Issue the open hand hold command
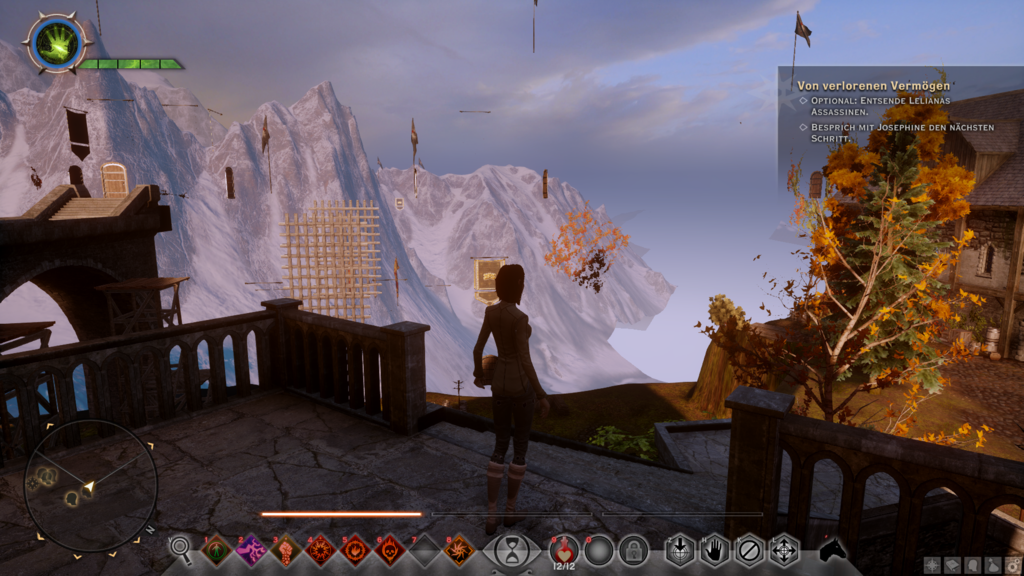This screenshot has width=1024, height=576. click(714, 550)
